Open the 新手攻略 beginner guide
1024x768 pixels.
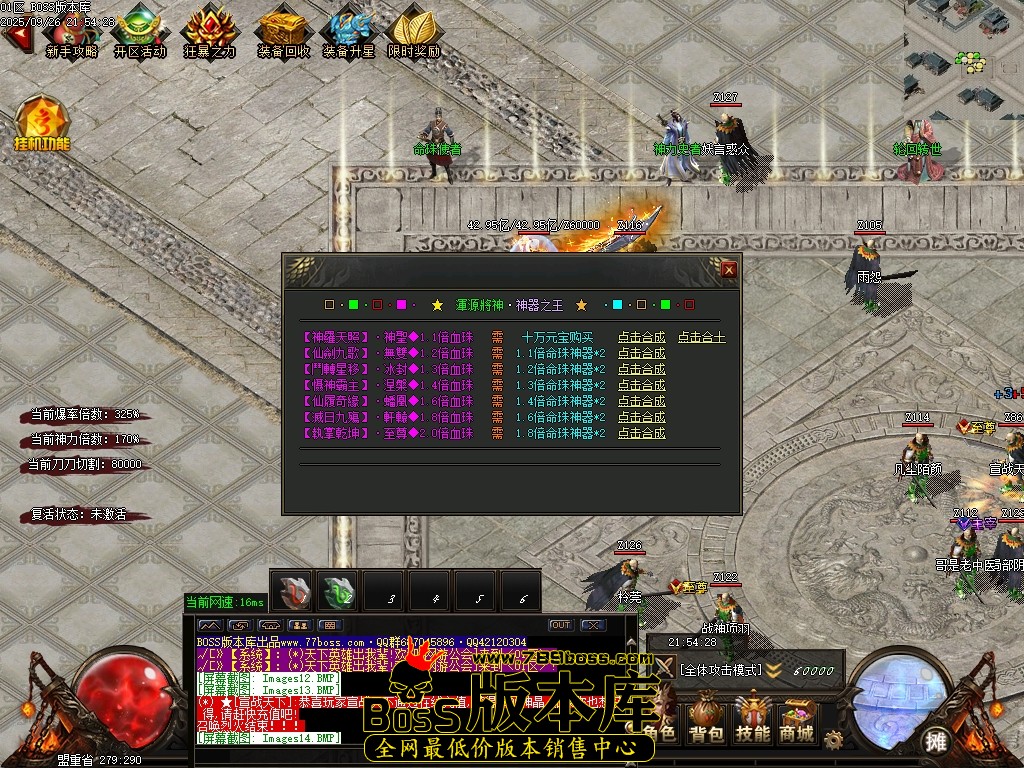[x=72, y=32]
